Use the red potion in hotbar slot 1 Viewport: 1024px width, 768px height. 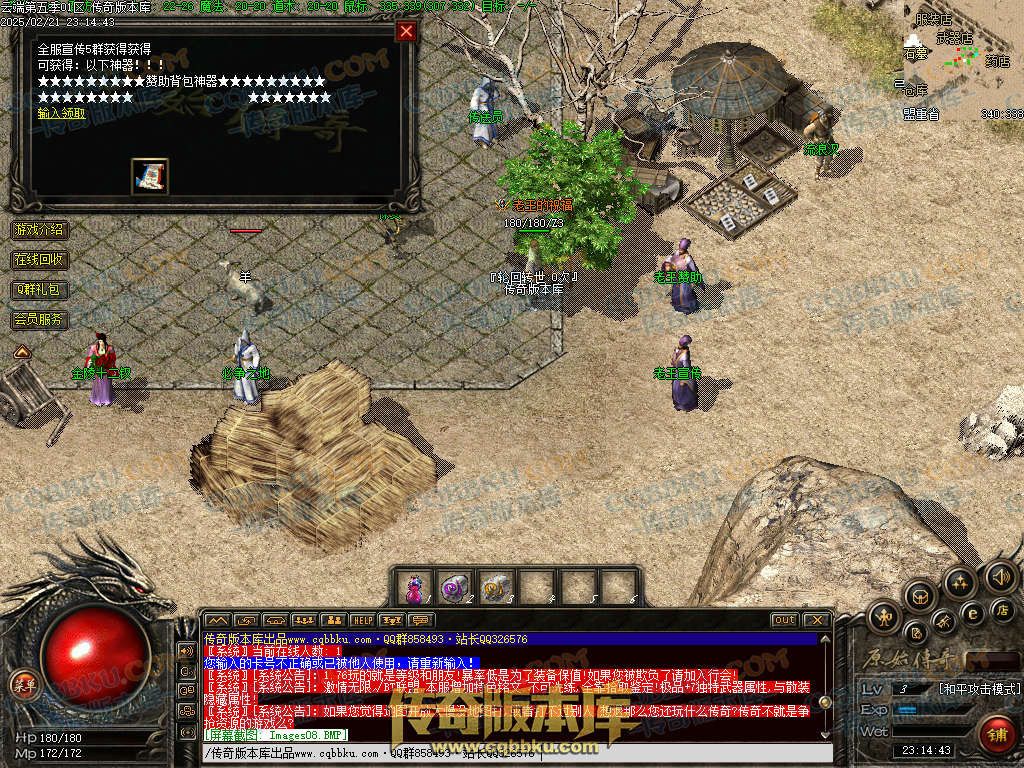click(414, 587)
